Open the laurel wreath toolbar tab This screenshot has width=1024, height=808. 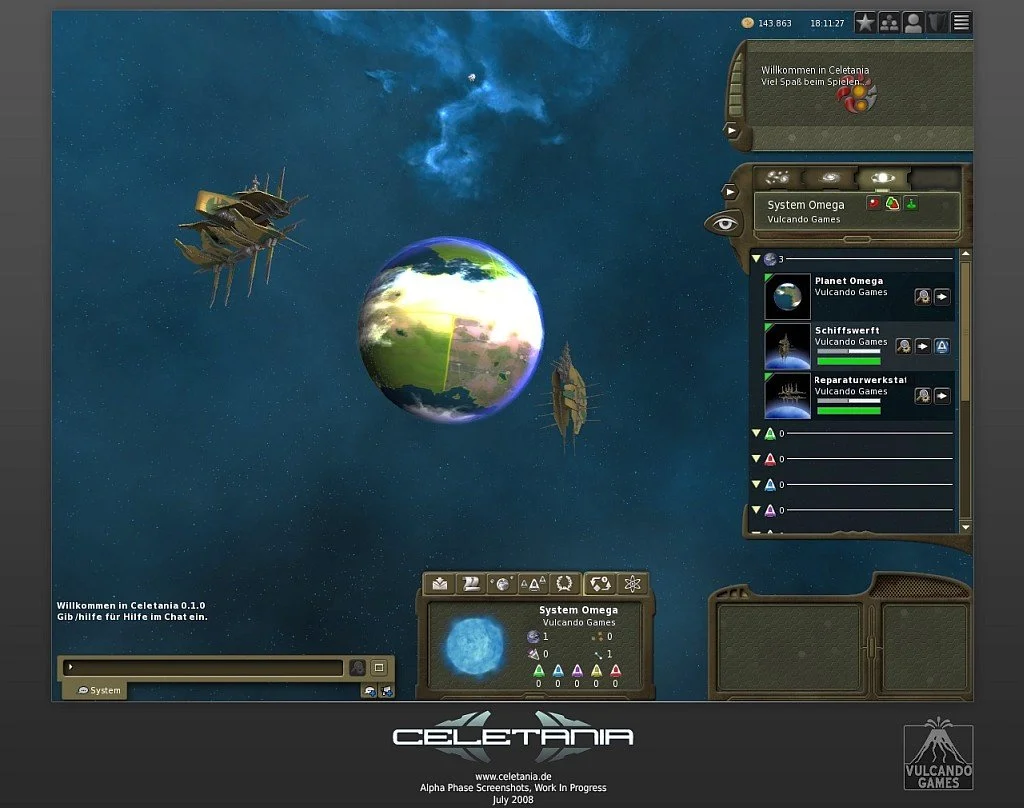point(565,583)
